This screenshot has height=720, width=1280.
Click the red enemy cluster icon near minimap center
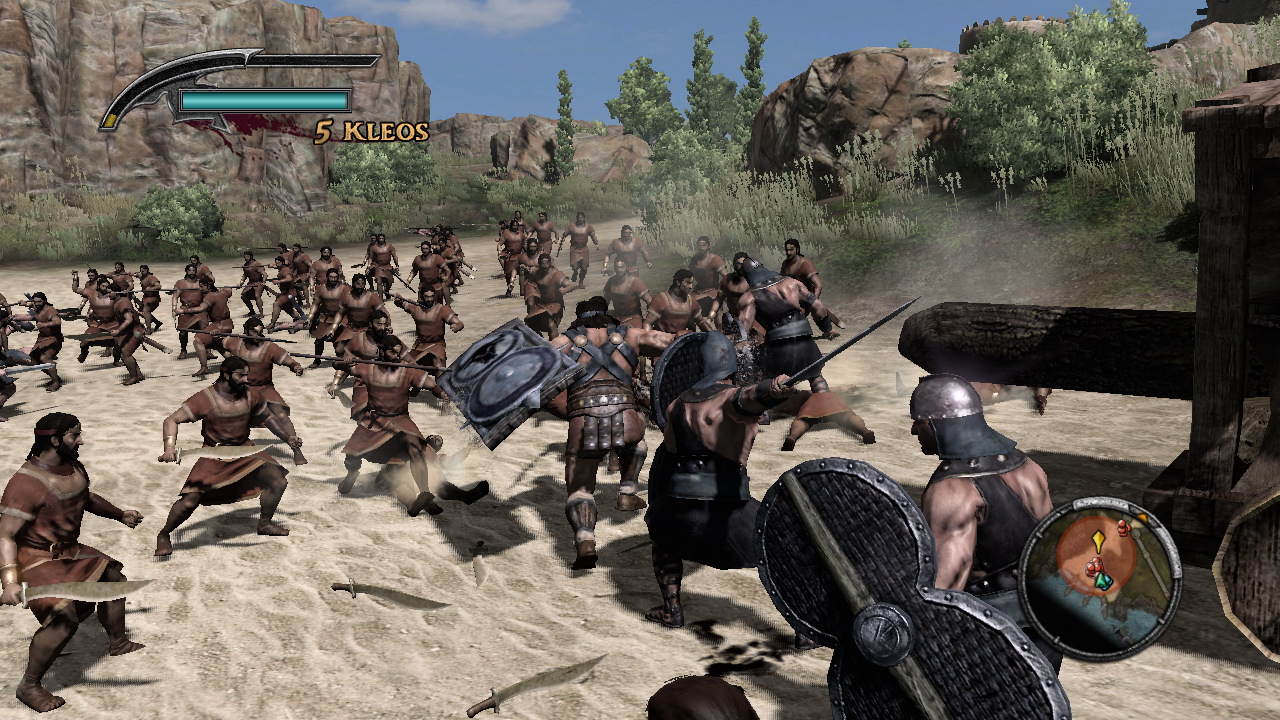click(x=1095, y=566)
